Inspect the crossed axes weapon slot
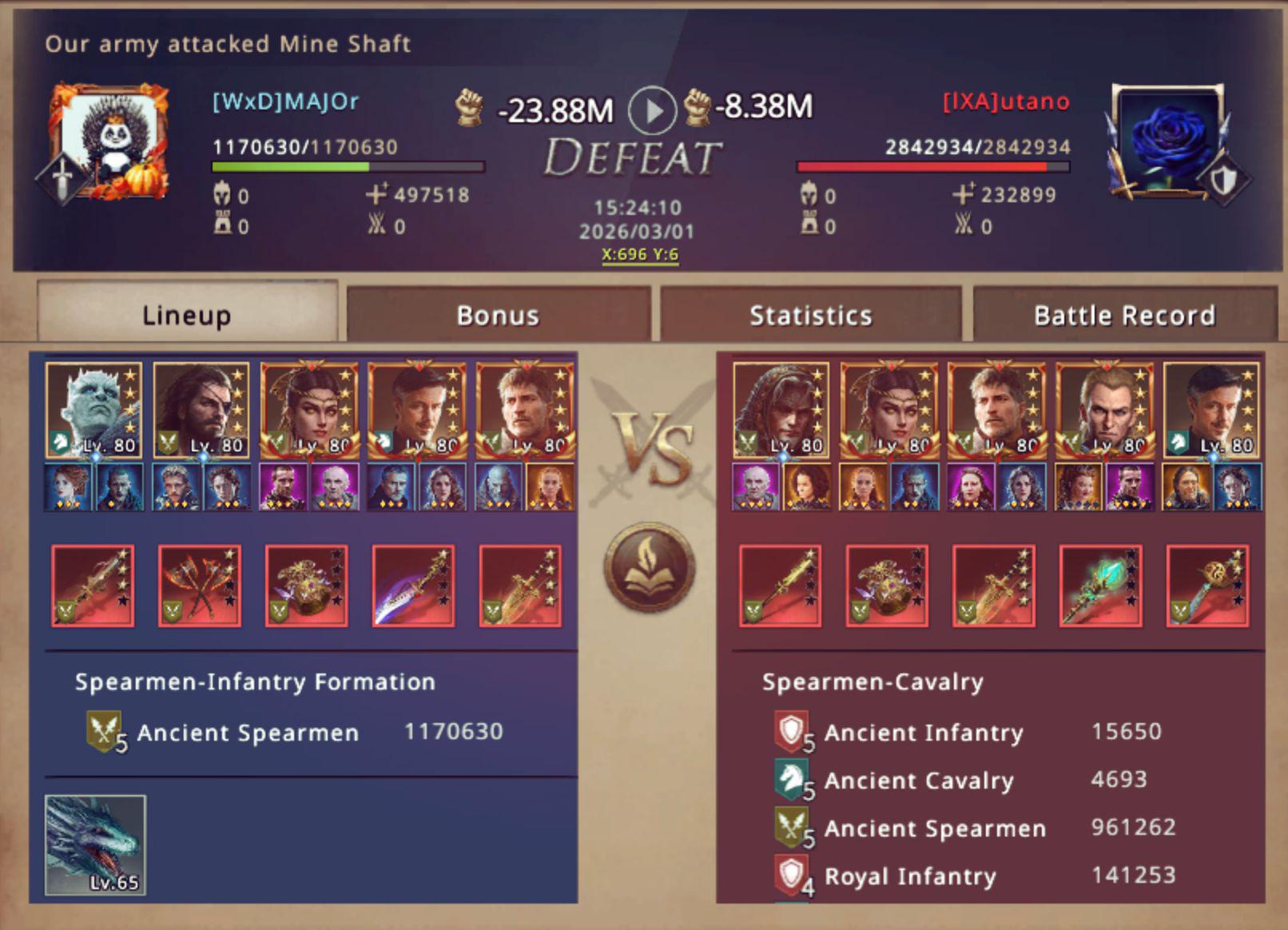Viewport: 1288px width, 930px height. (x=200, y=586)
